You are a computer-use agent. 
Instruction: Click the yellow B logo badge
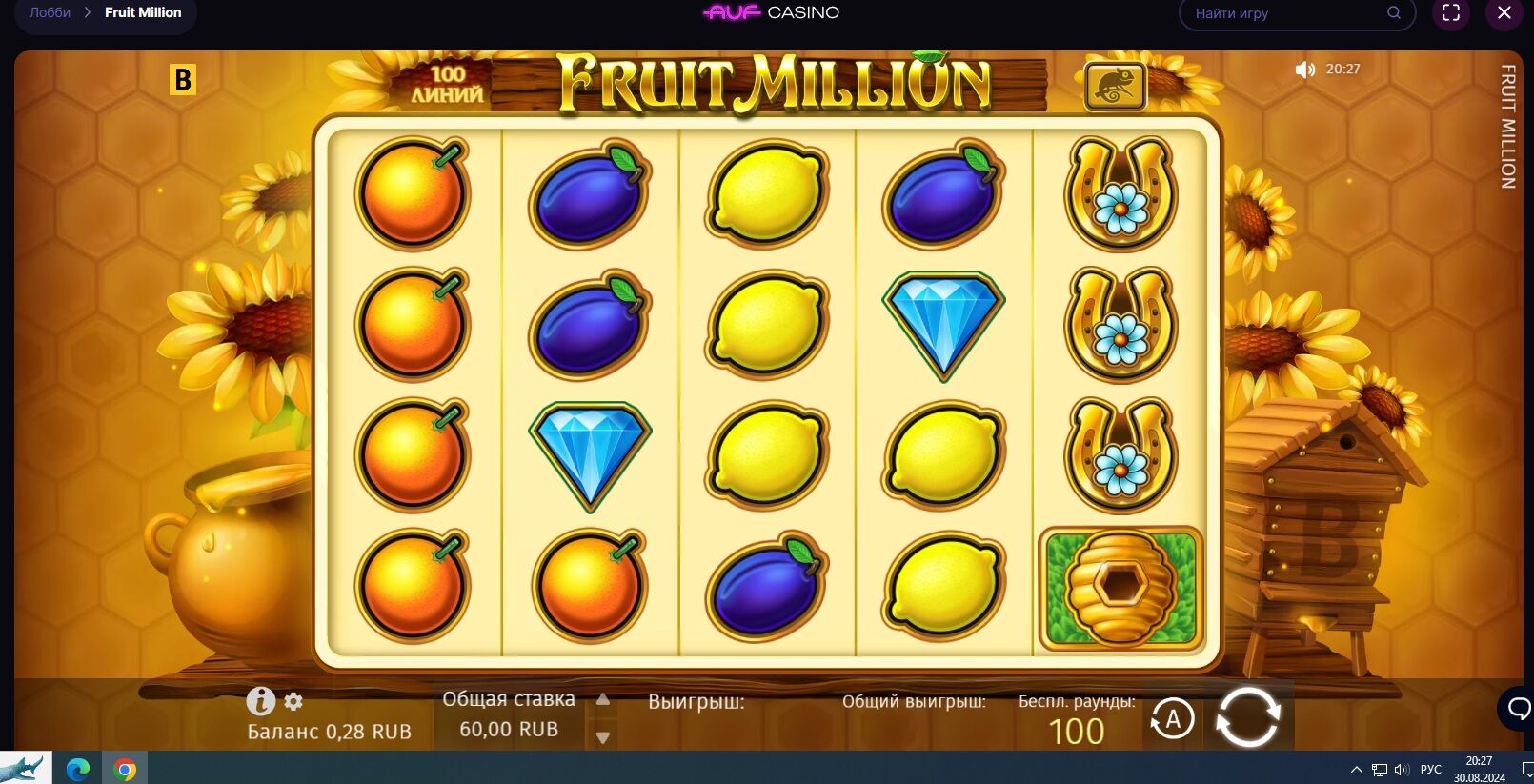point(182,80)
